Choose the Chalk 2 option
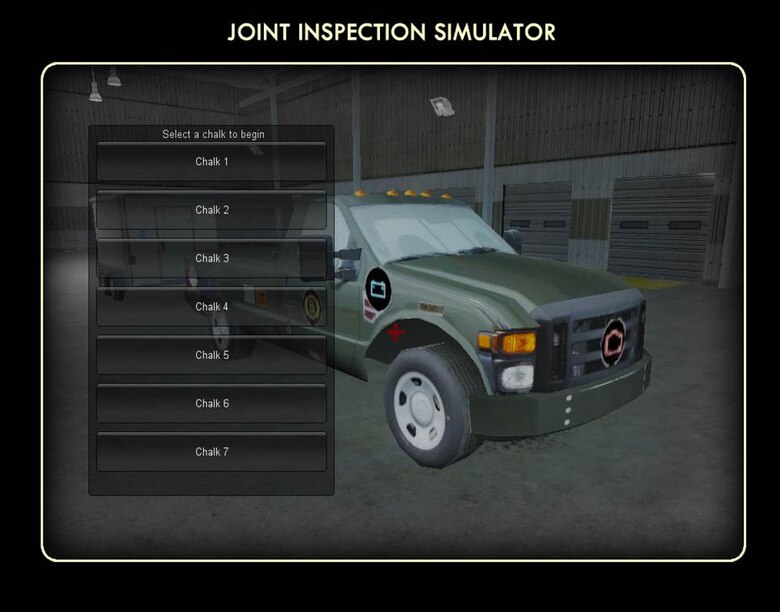This screenshot has width=780, height=612. coord(211,210)
